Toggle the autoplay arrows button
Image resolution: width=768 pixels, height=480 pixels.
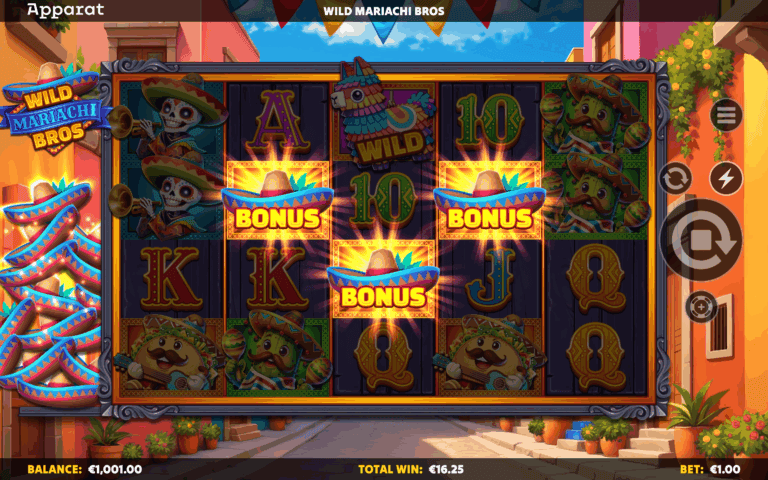tap(676, 179)
